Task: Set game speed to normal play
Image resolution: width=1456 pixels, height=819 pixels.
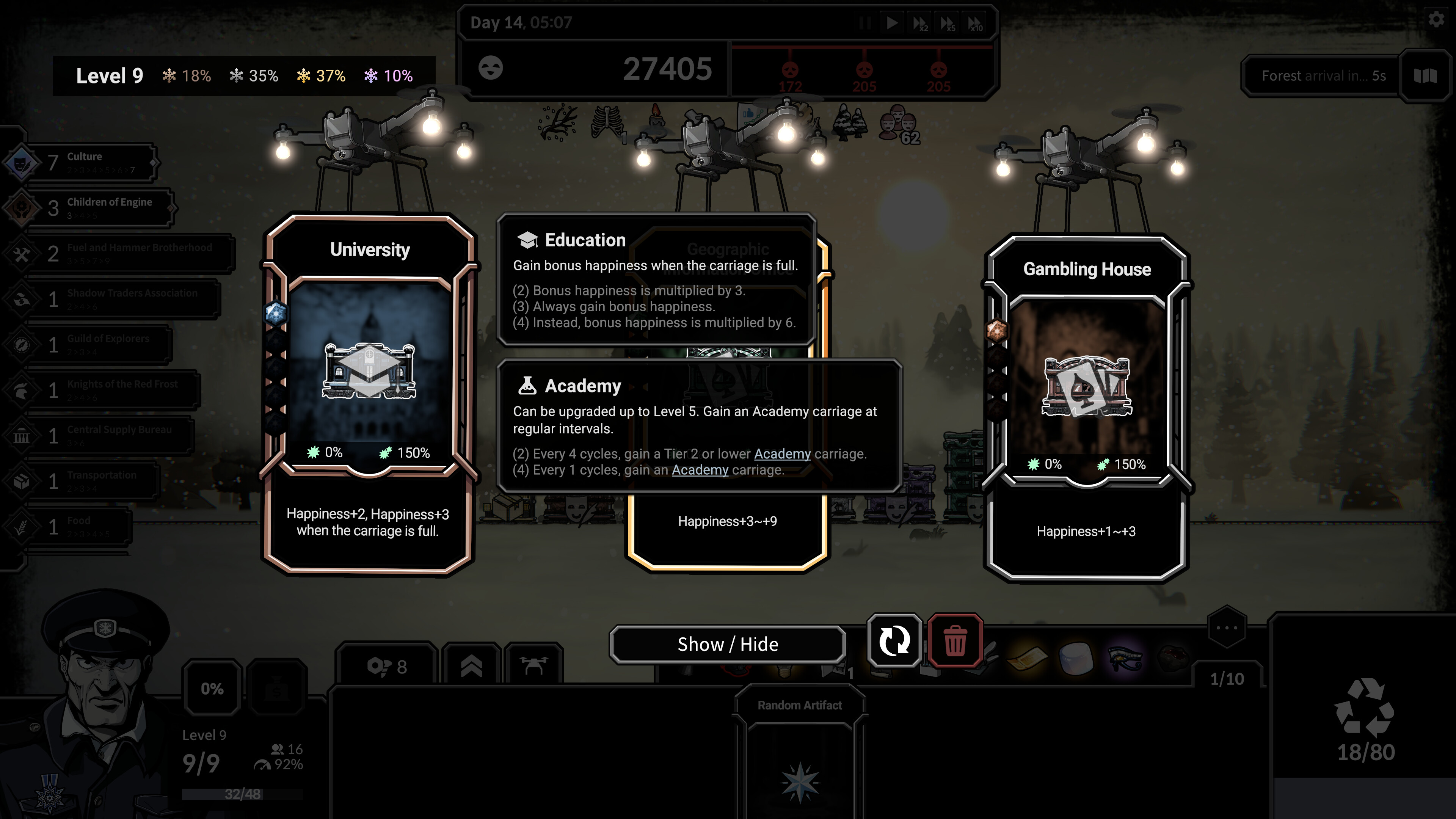Action: [x=892, y=23]
